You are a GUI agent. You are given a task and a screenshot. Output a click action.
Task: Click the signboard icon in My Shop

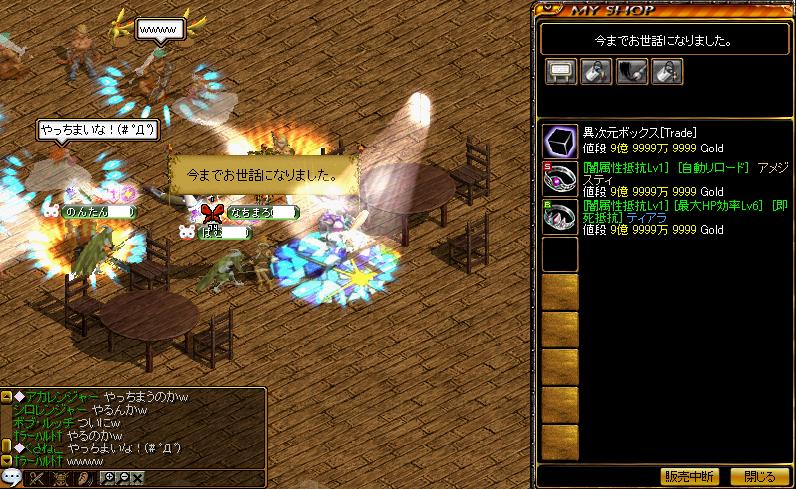(560, 71)
